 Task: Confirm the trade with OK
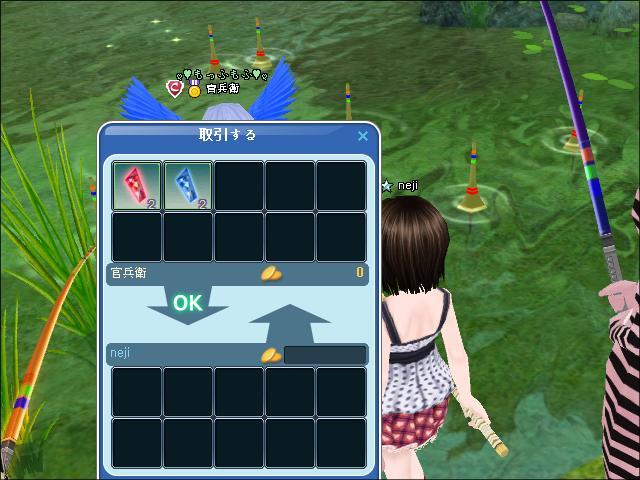pos(187,303)
